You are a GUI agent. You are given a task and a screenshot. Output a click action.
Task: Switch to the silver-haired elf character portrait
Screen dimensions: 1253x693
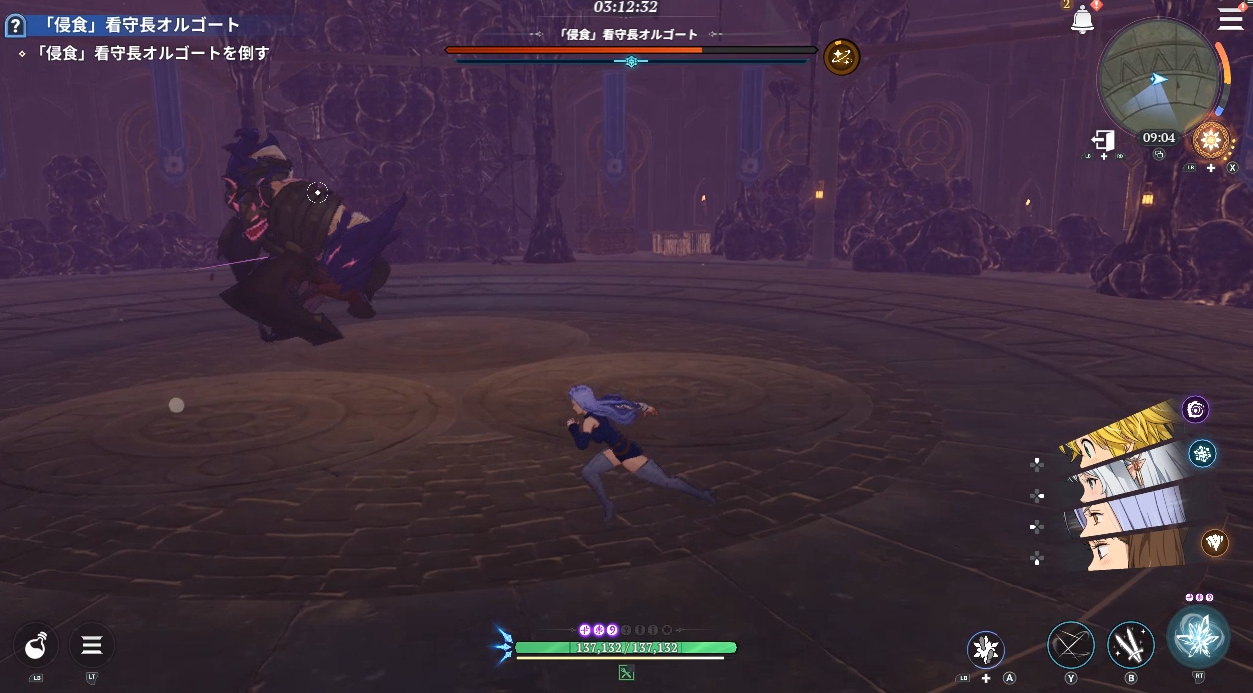pyautogui.click(x=1130, y=466)
